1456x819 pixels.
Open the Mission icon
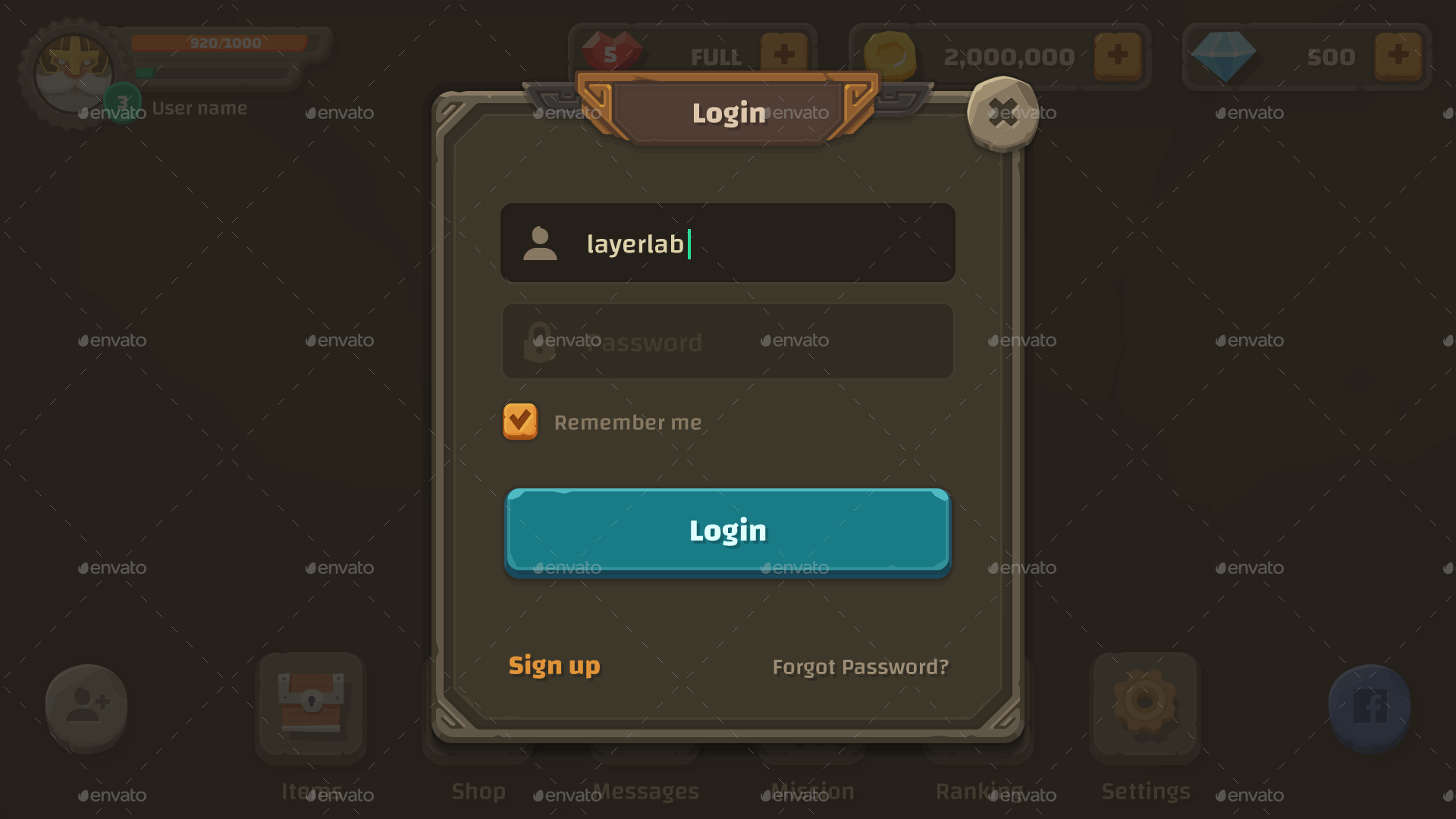(x=810, y=705)
